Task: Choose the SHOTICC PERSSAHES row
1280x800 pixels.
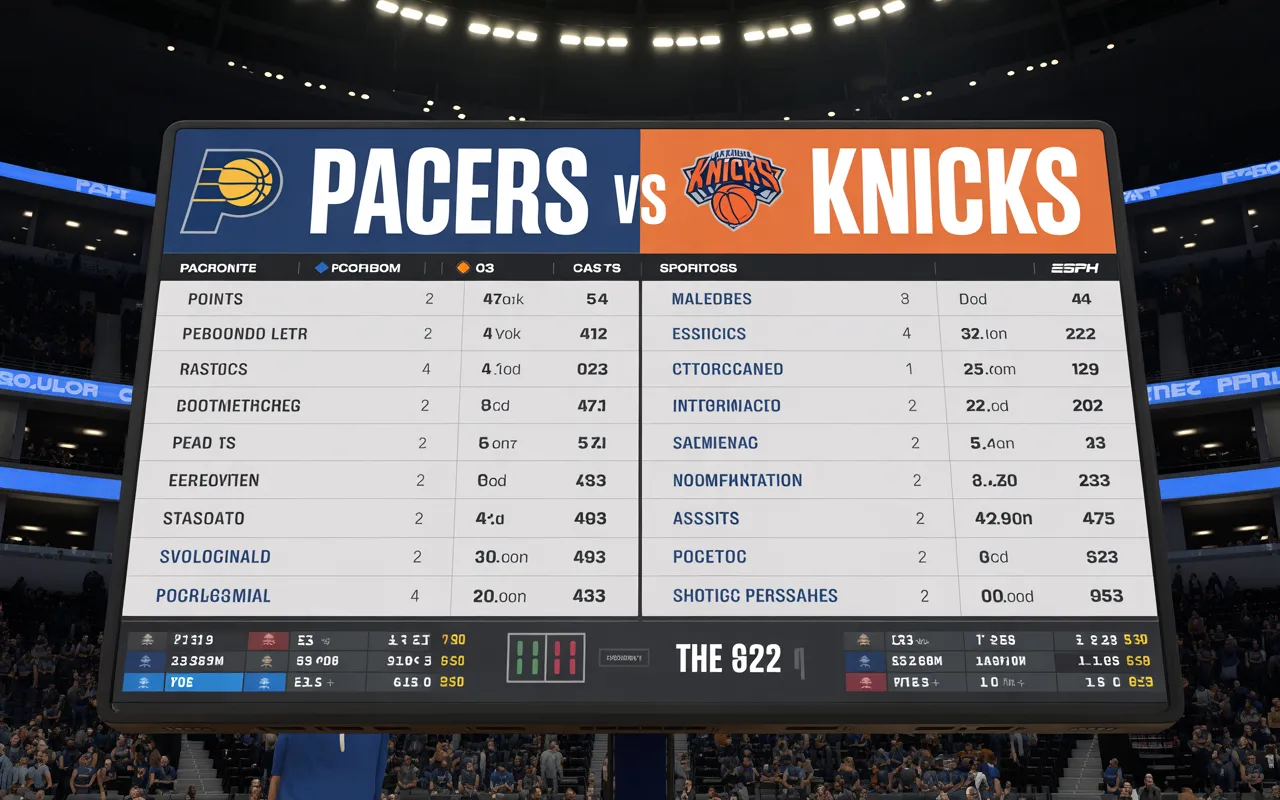Action: (755, 596)
